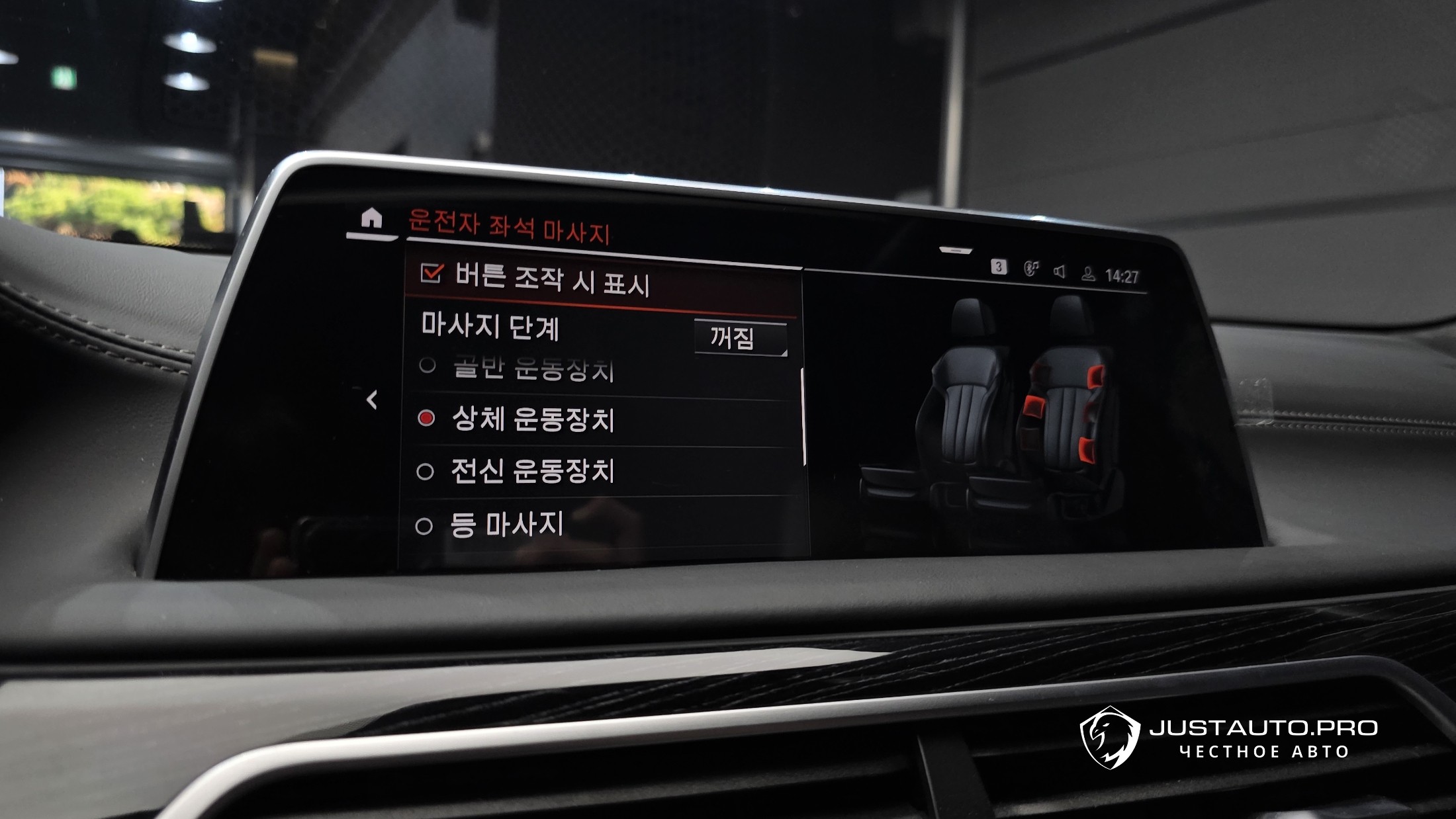Toggle the 버튼 조작 시 표시 checkbox
Screen dimensions: 1456x819
coord(432,273)
